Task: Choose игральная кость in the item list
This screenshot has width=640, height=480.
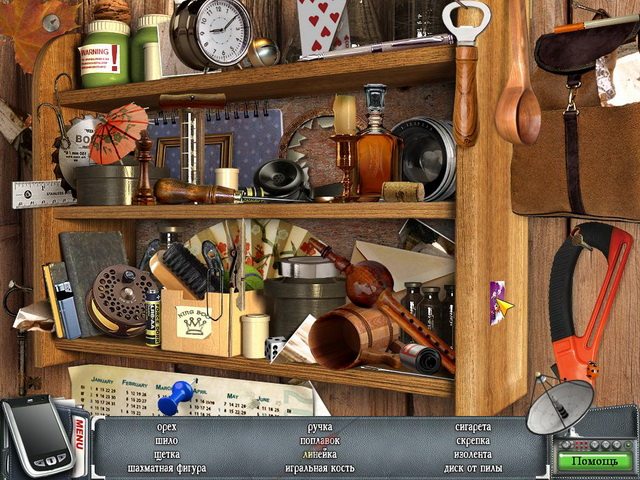Action: [319, 467]
